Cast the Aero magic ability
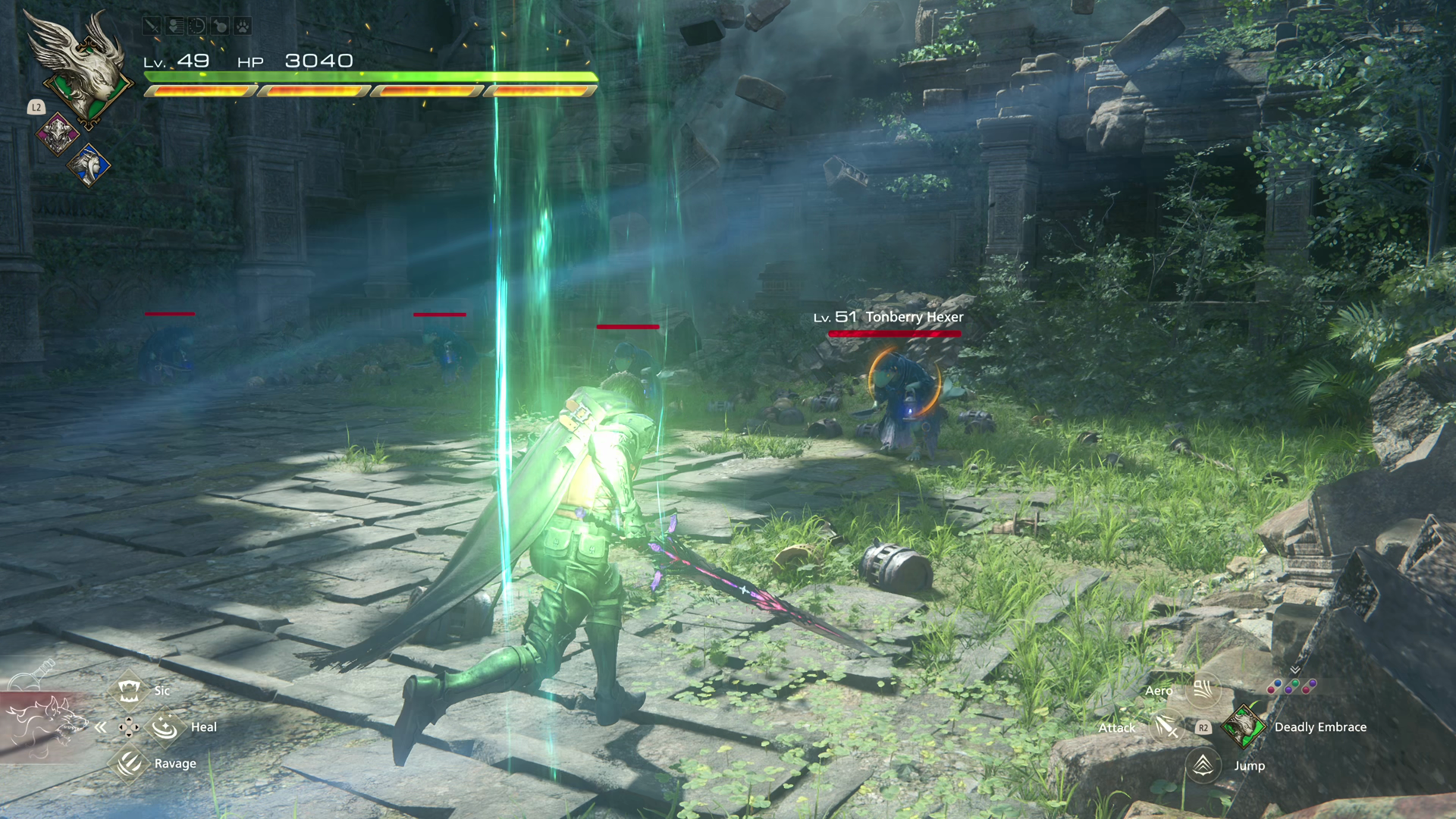The width and height of the screenshot is (1456, 819). 1203,689
